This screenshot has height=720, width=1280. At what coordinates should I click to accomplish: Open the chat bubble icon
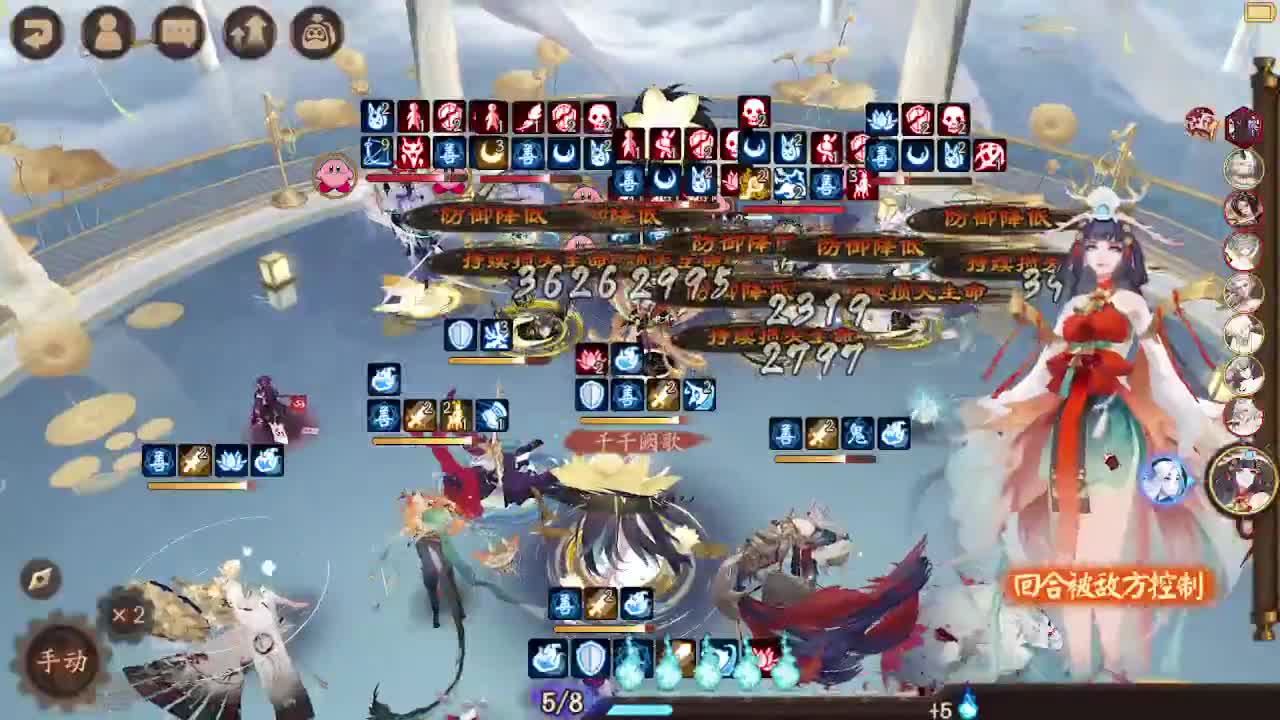click(x=177, y=31)
